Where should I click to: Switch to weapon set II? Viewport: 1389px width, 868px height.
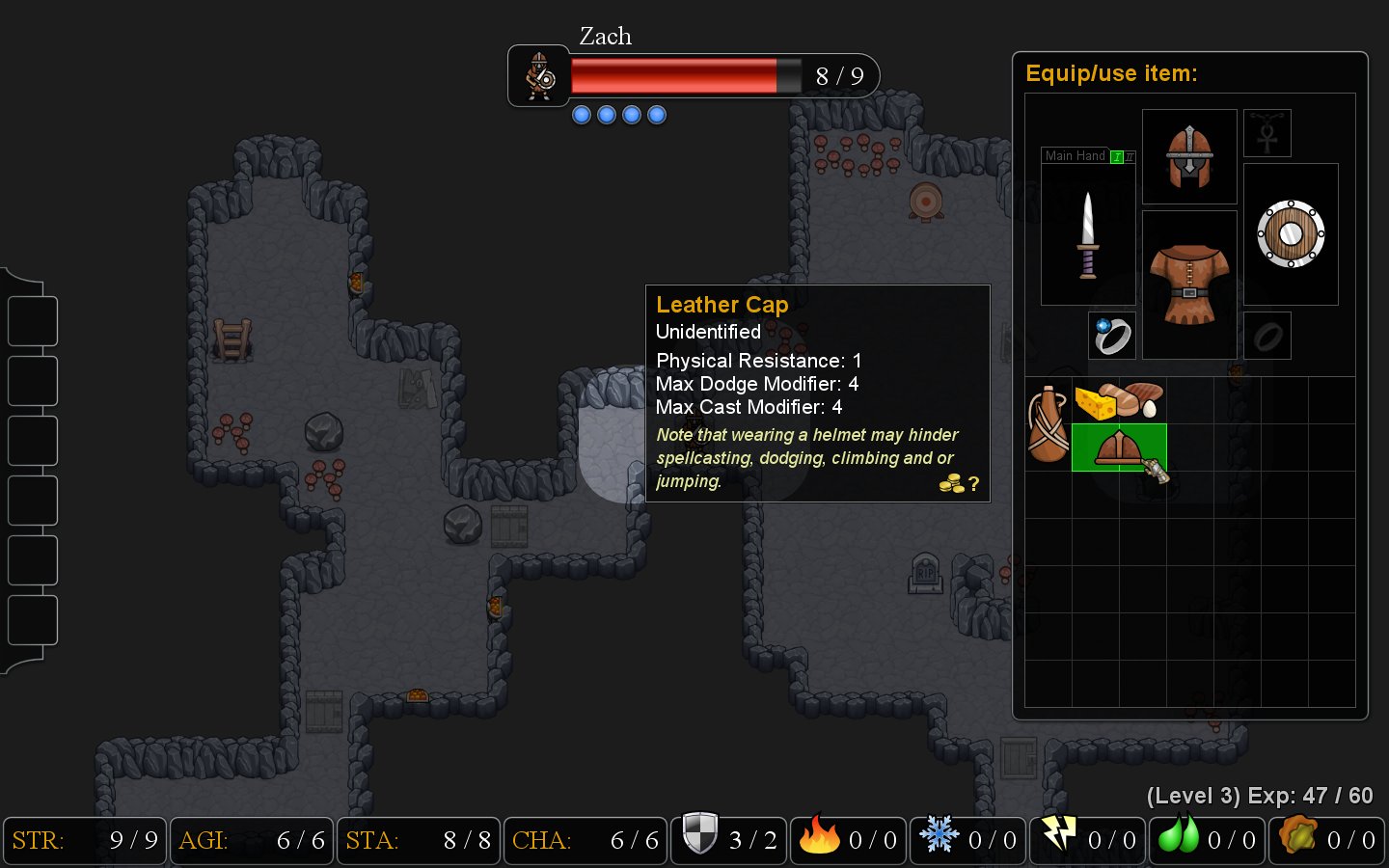click(x=1130, y=156)
